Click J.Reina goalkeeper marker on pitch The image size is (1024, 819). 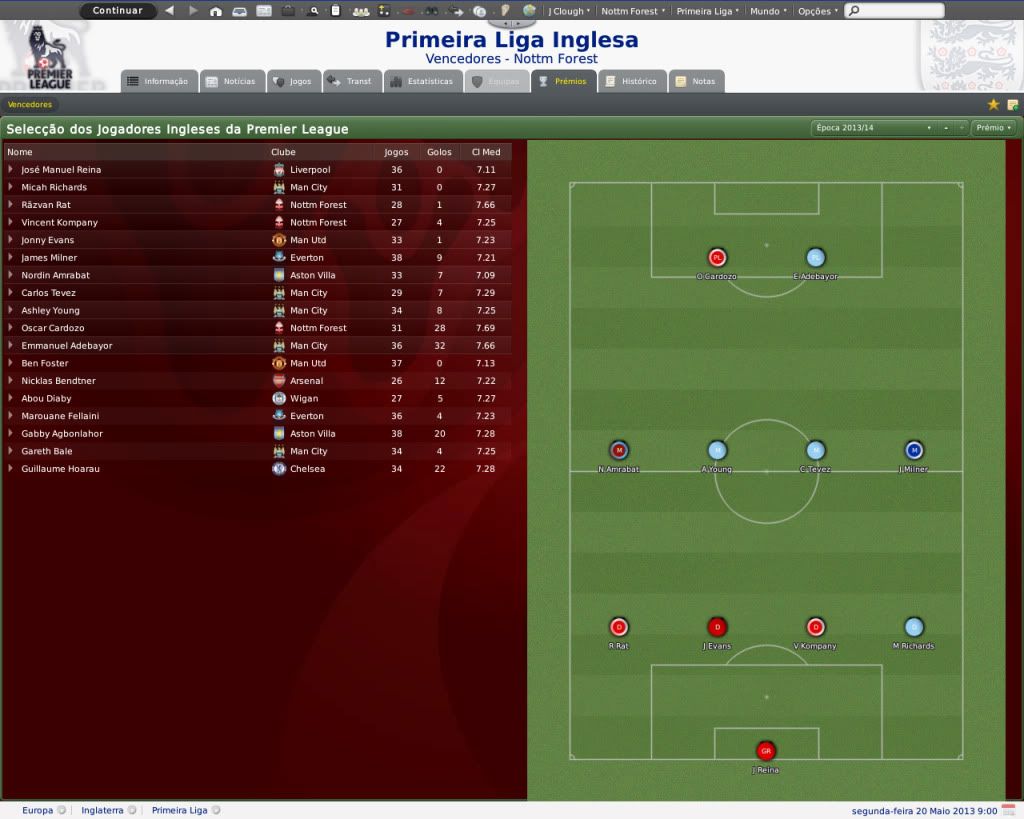tap(766, 751)
